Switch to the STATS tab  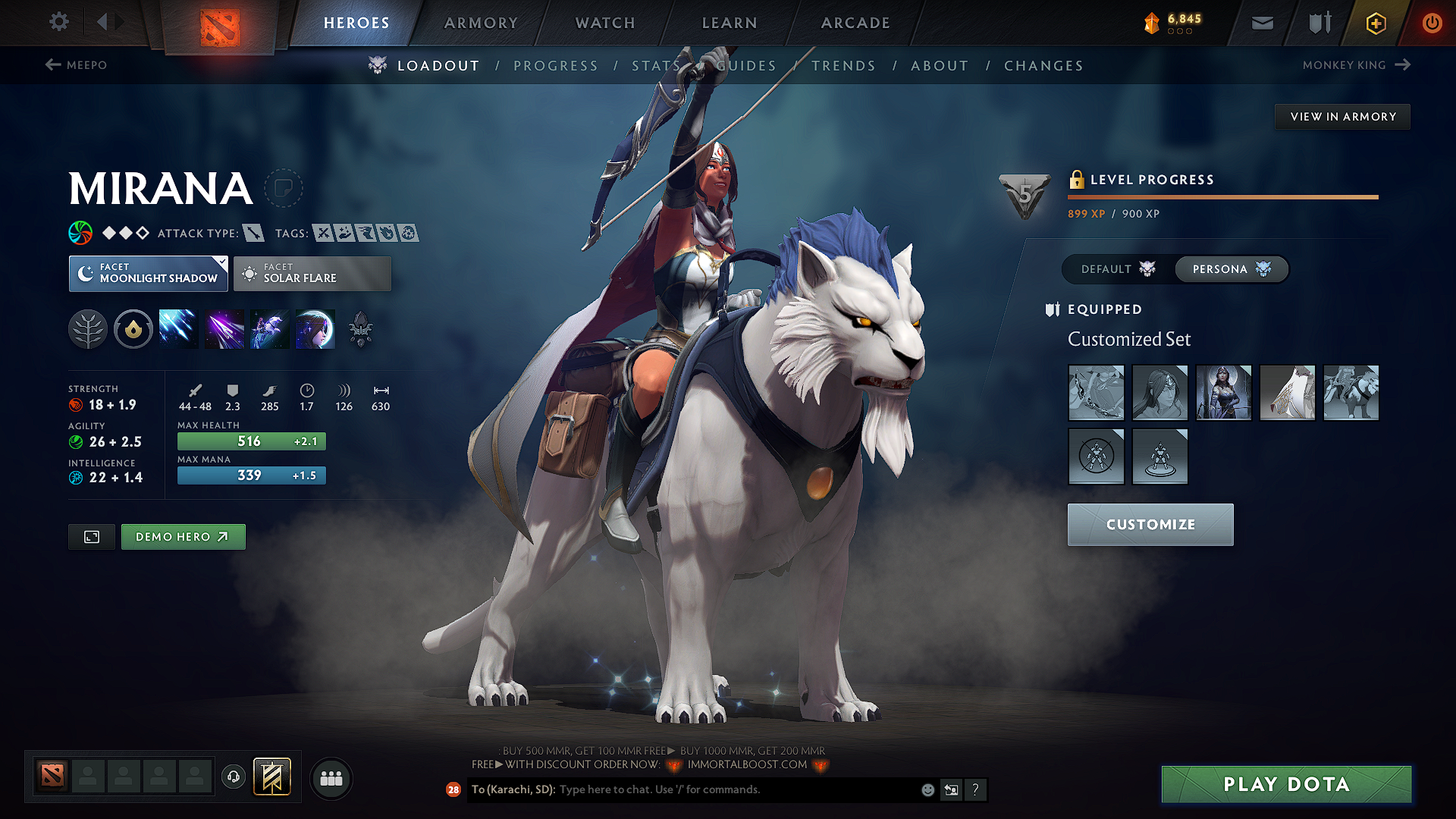click(654, 65)
